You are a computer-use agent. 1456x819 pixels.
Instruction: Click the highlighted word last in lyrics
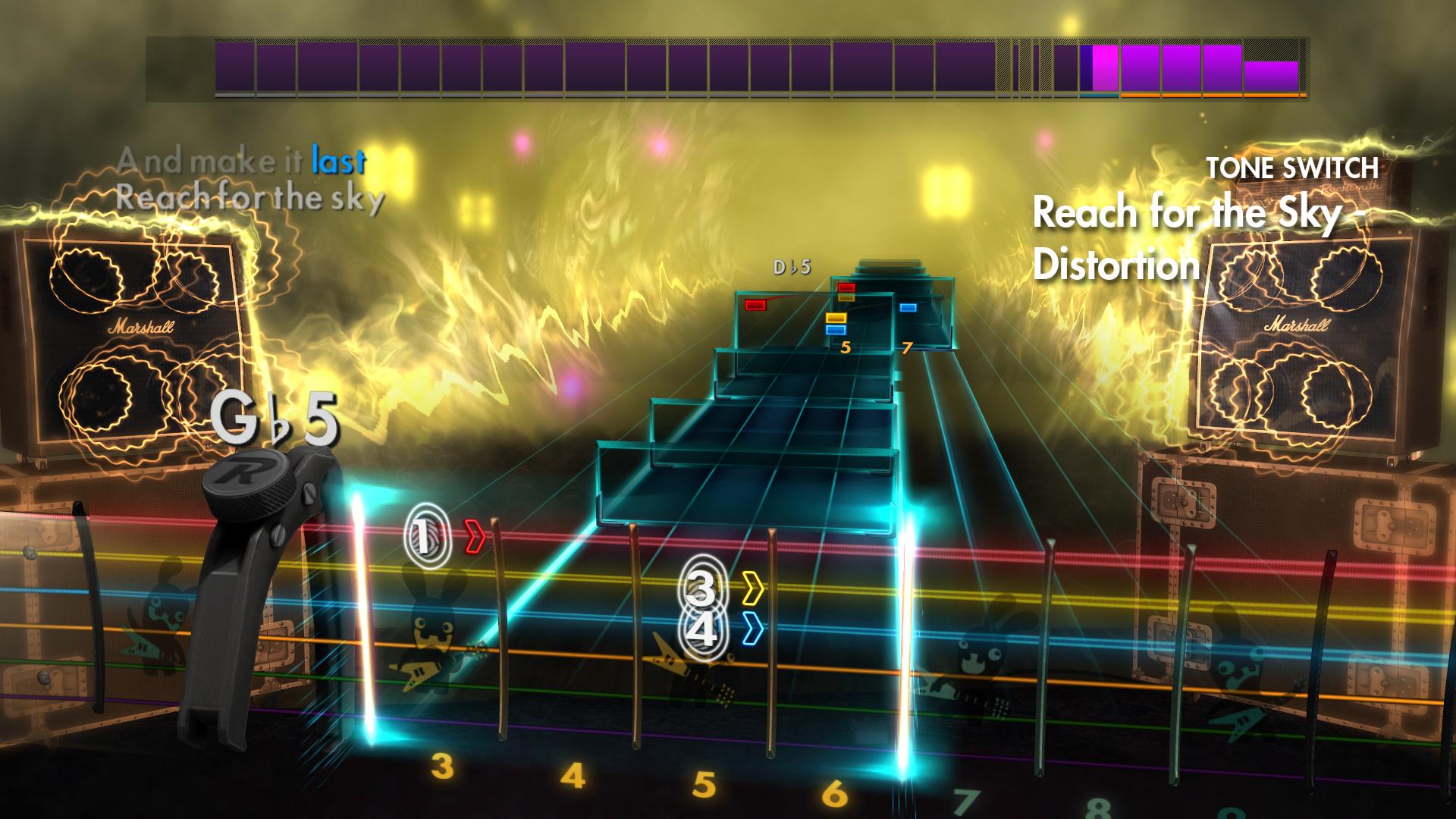pyautogui.click(x=339, y=161)
